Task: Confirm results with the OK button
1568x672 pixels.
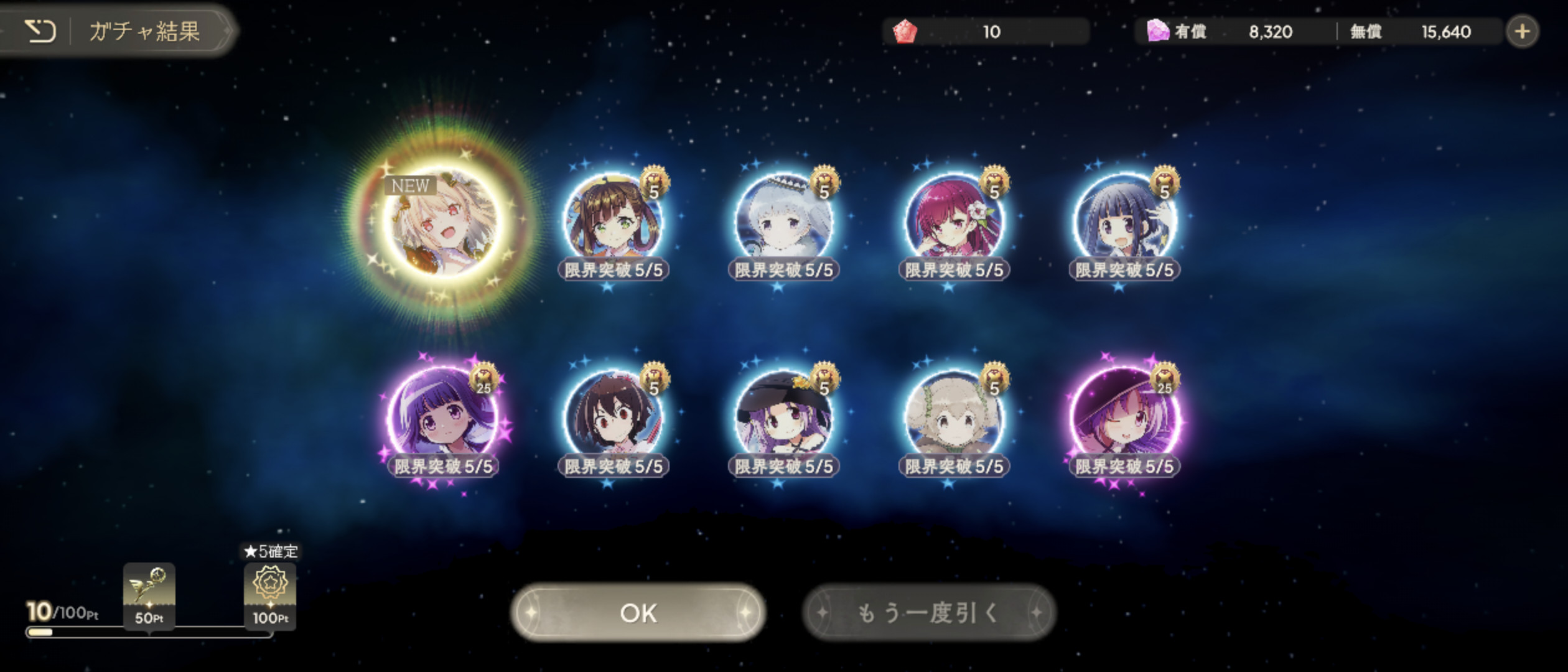Action: coord(638,613)
